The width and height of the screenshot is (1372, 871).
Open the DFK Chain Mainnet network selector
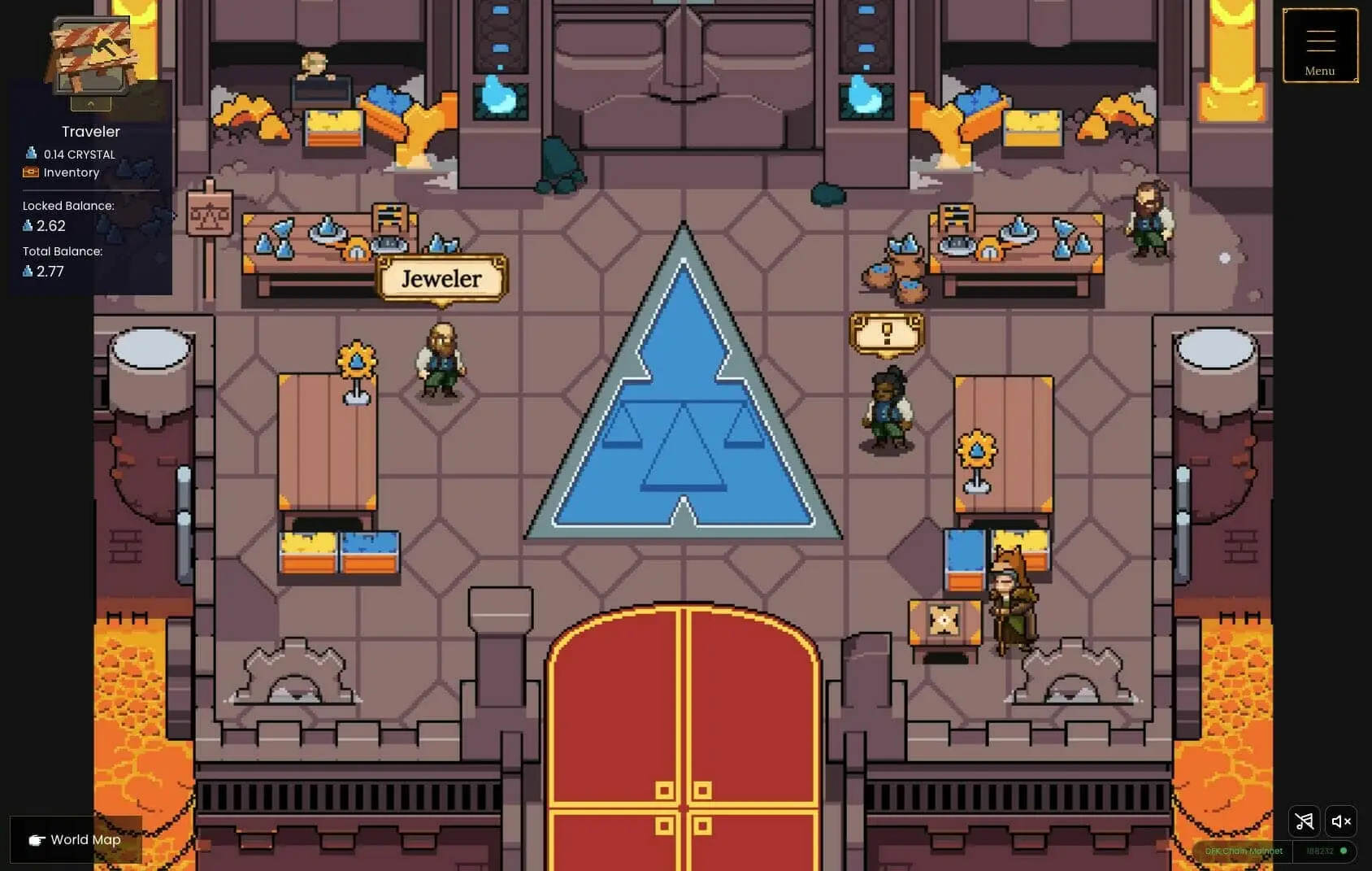1245,851
